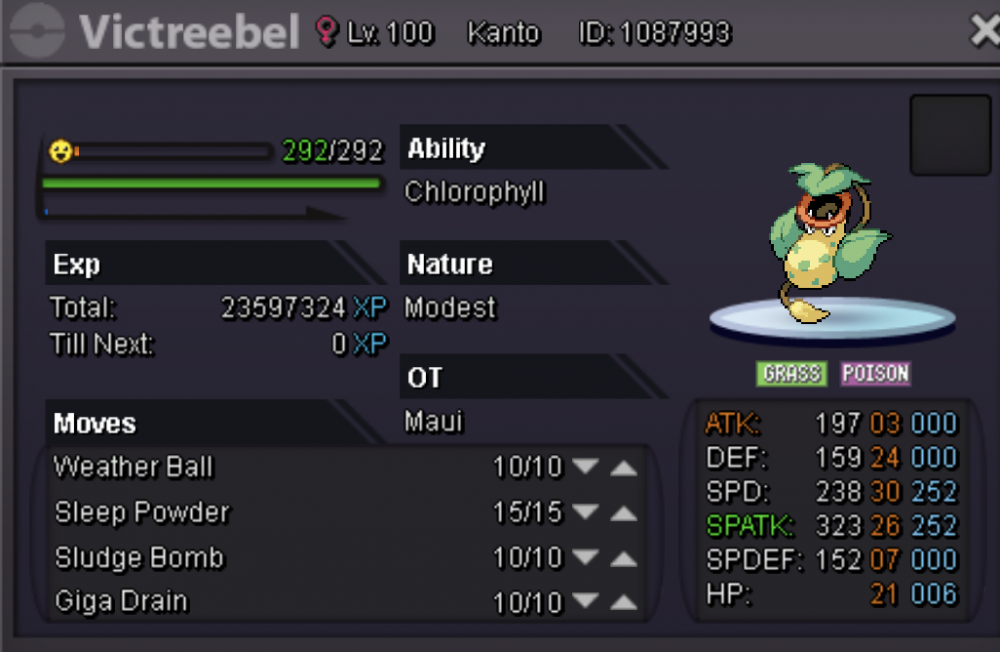This screenshot has height=652, width=1000.
Task: Move Sleep Powder up in the list
Action: click(623, 513)
